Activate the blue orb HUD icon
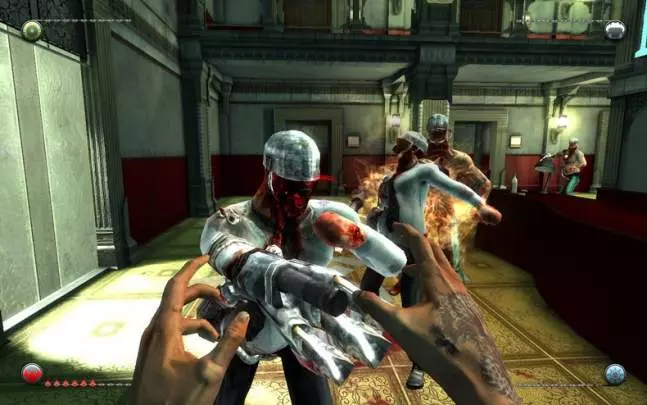 pyautogui.click(x=614, y=374)
